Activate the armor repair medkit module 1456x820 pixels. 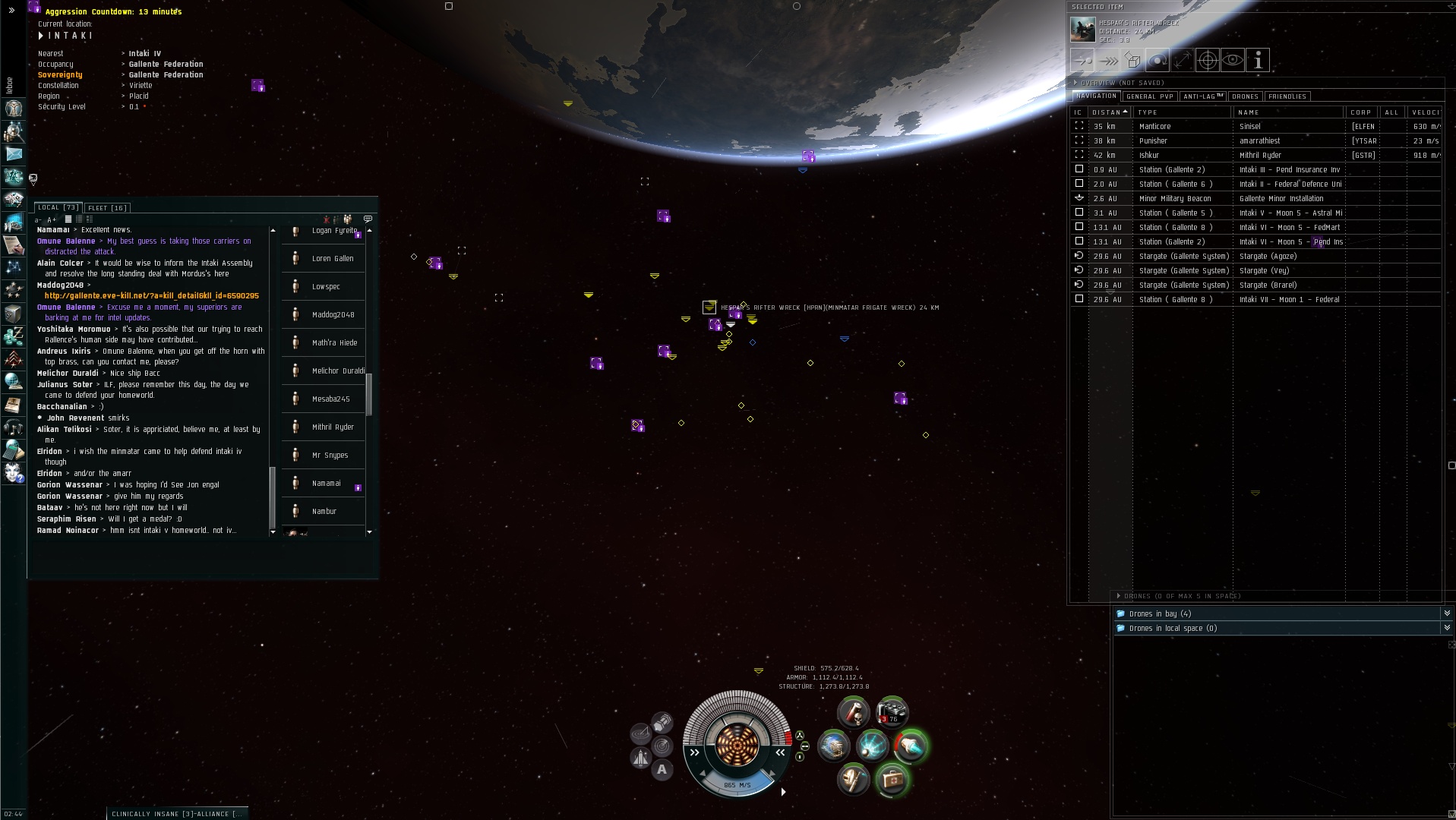(892, 779)
